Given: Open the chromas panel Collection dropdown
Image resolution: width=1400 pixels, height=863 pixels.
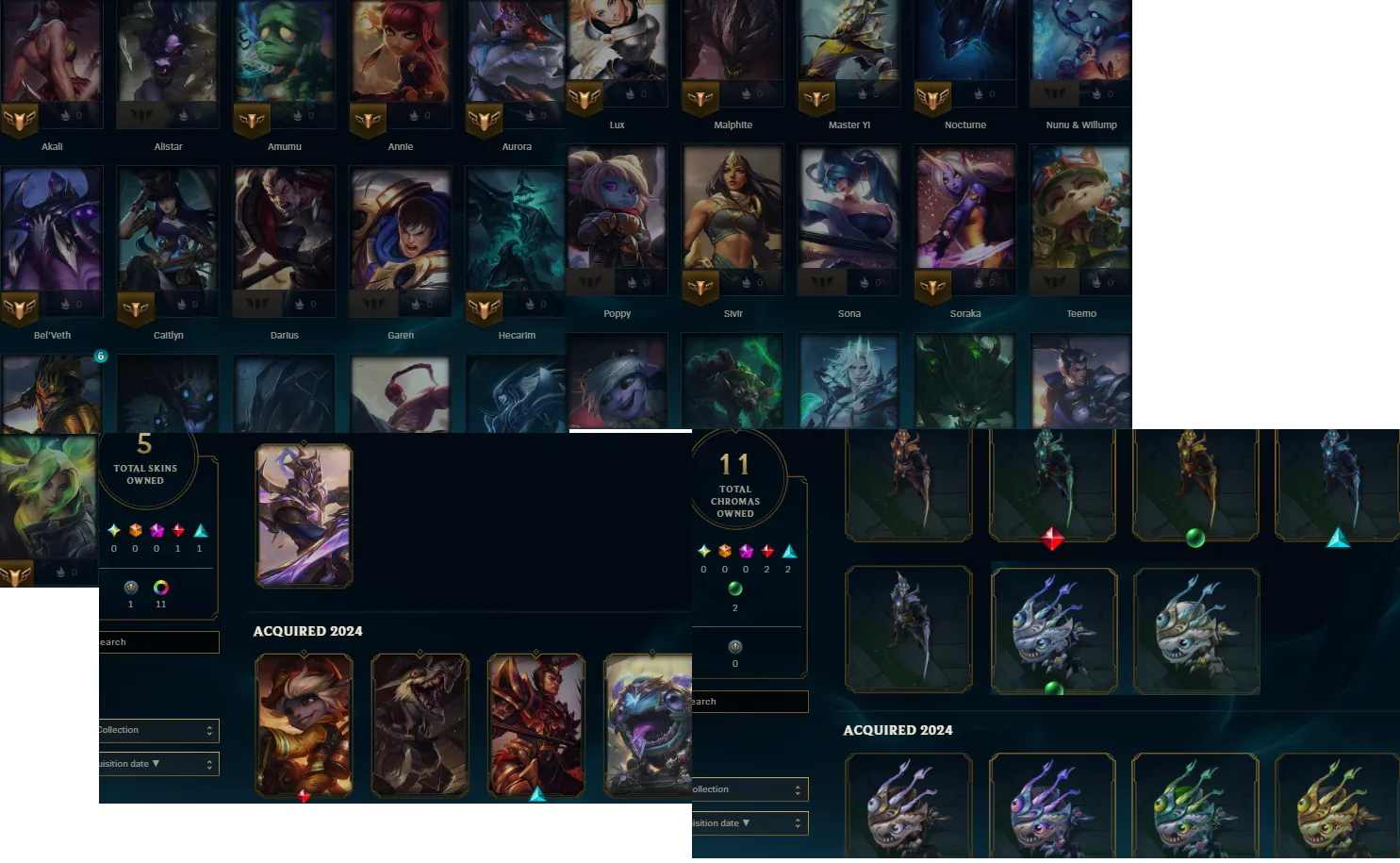Looking at the screenshot, I should (749, 789).
